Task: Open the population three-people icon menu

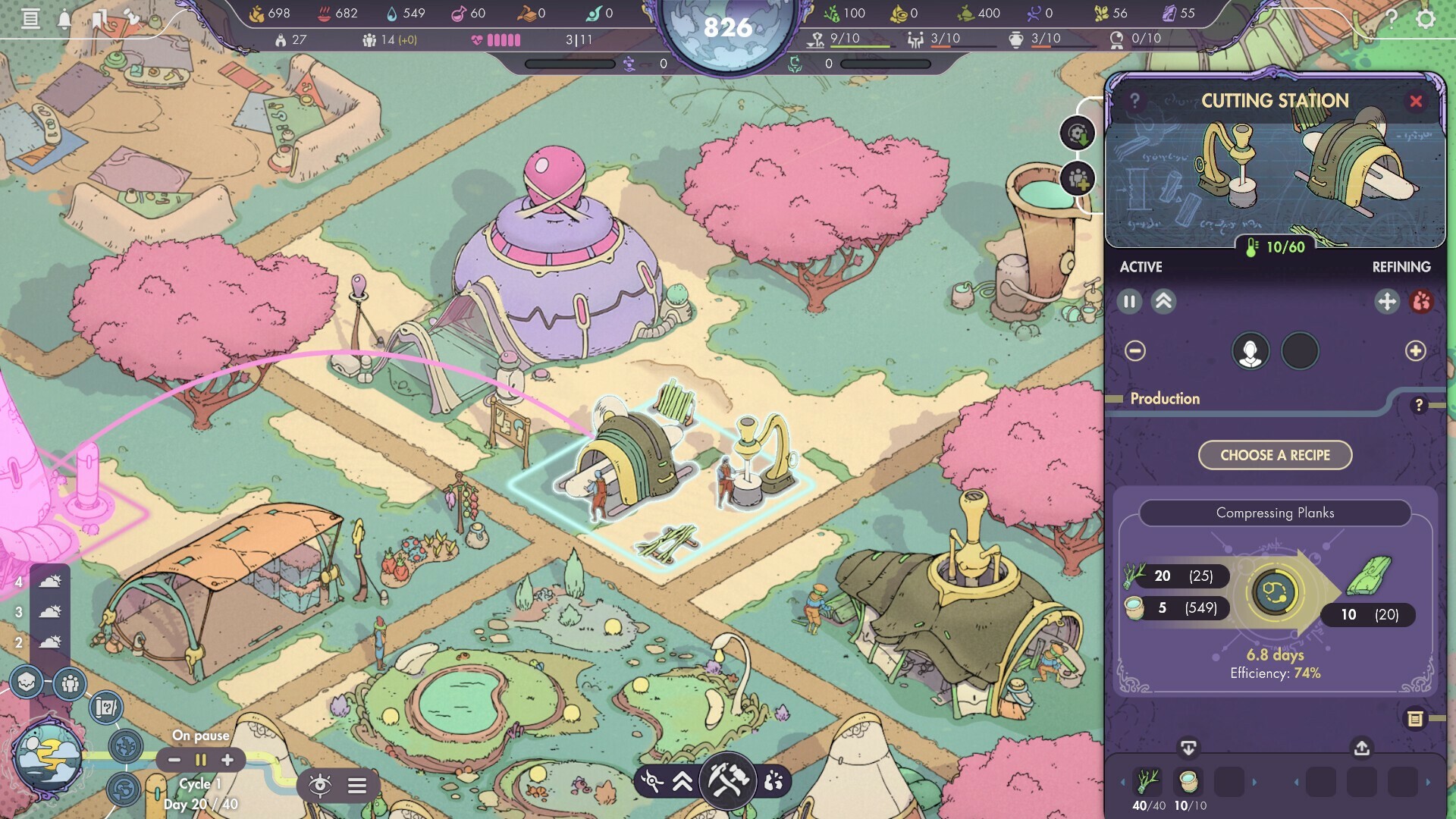Action: coord(70,684)
